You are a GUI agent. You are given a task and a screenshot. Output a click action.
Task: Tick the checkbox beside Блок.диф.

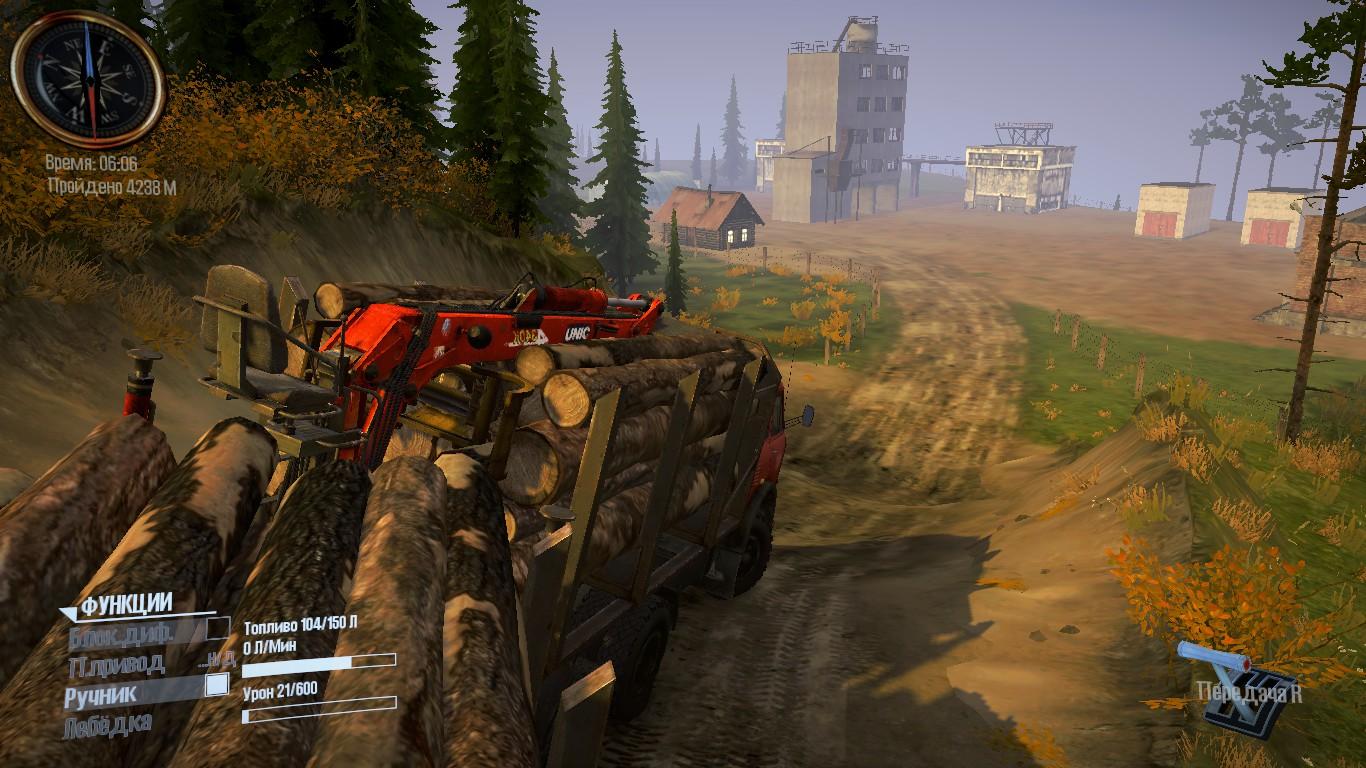[x=217, y=628]
